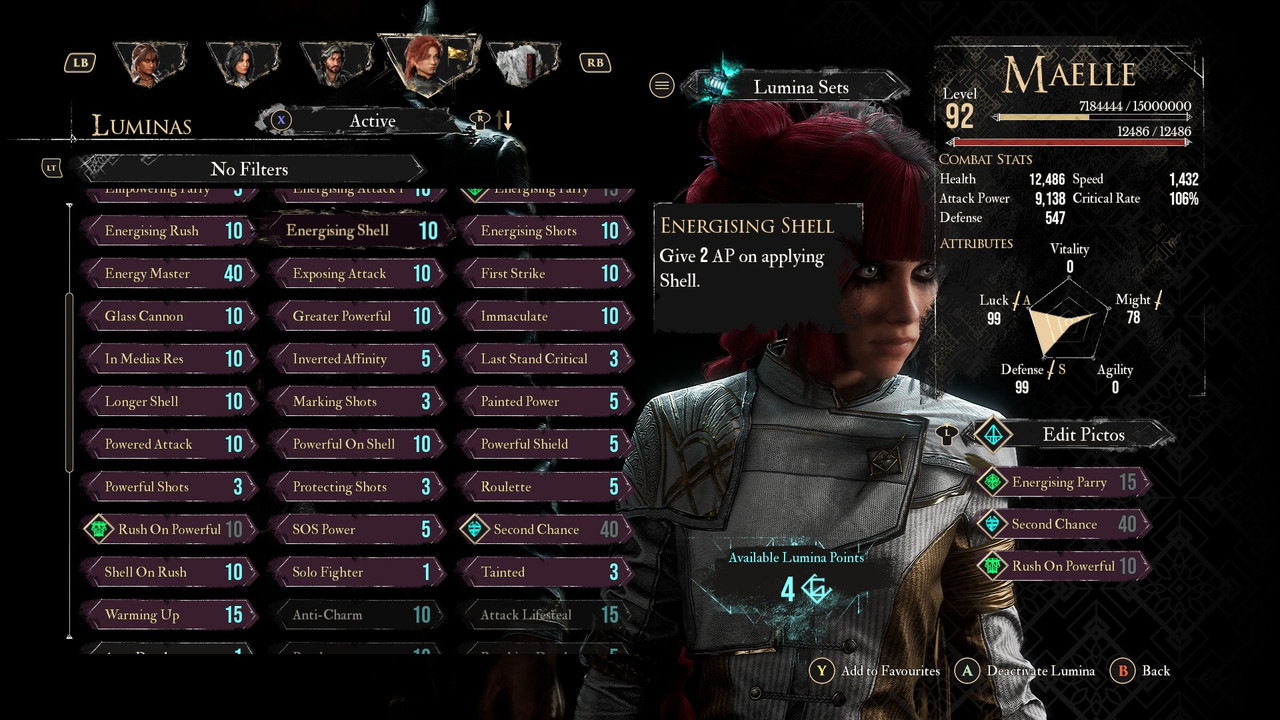
Task: Select the Energising Rush lumina
Action: click(166, 231)
